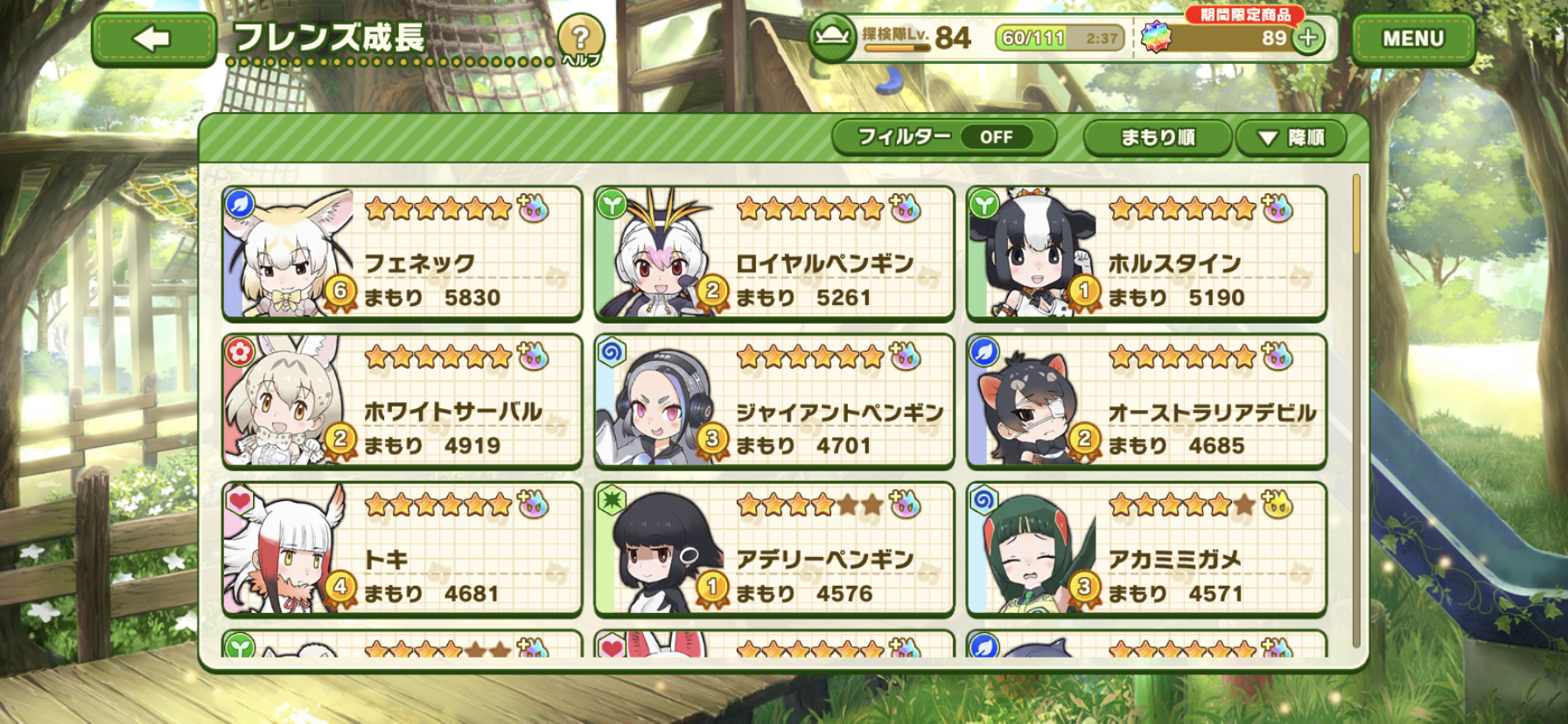Image resolution: width=1568 pixels, height=724 pixels.
Task: Pick the アデリーペンギン friend card
Action: pyautogui.click(x=773, y=549)
